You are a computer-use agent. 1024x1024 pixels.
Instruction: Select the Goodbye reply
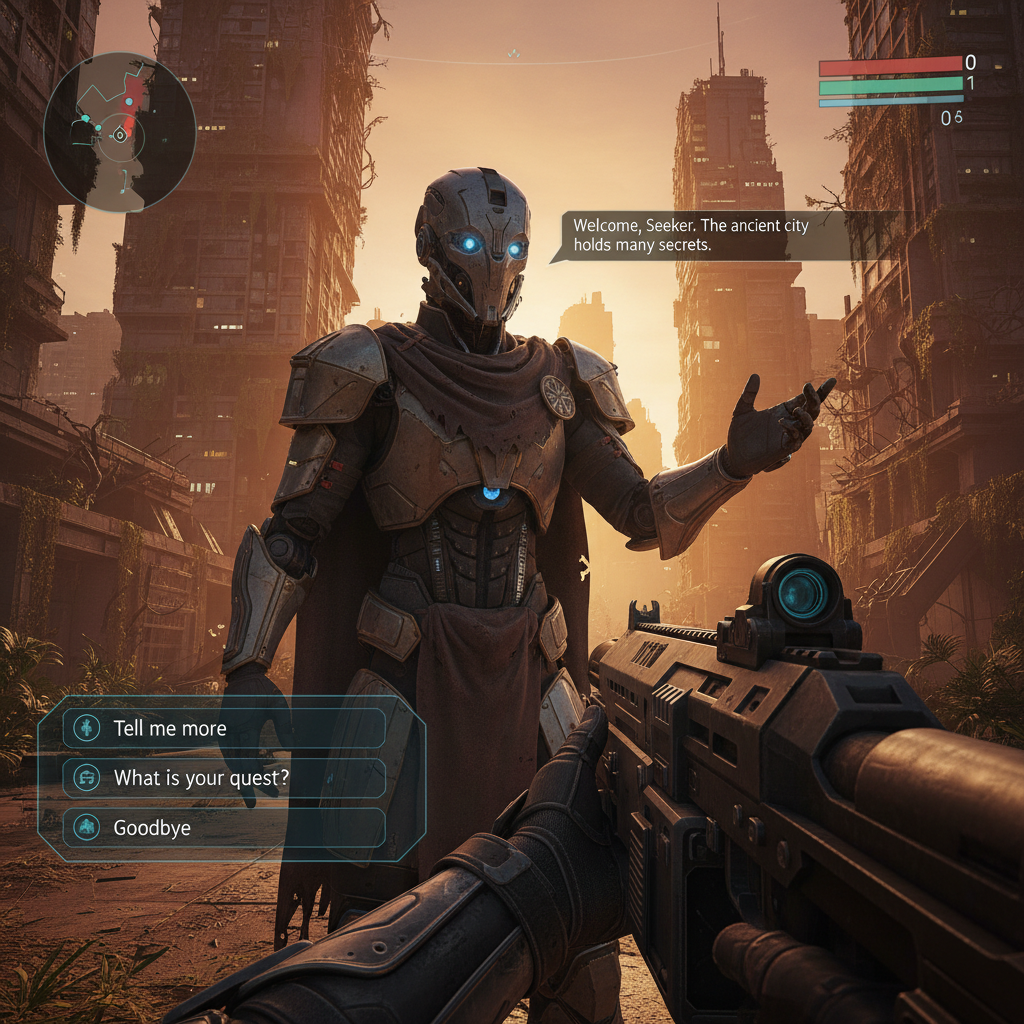tap(224, 827)
